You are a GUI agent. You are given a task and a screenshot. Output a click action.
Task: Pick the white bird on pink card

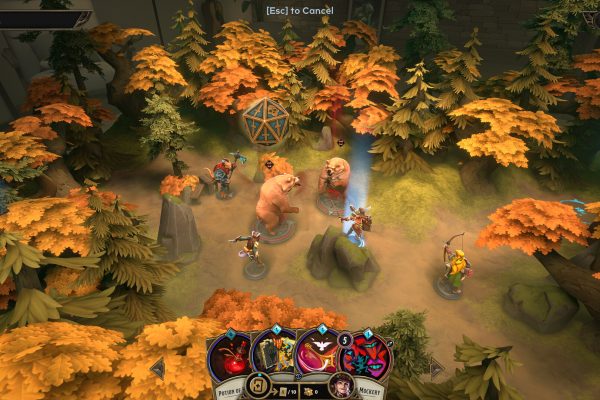(x=317, y=352)
